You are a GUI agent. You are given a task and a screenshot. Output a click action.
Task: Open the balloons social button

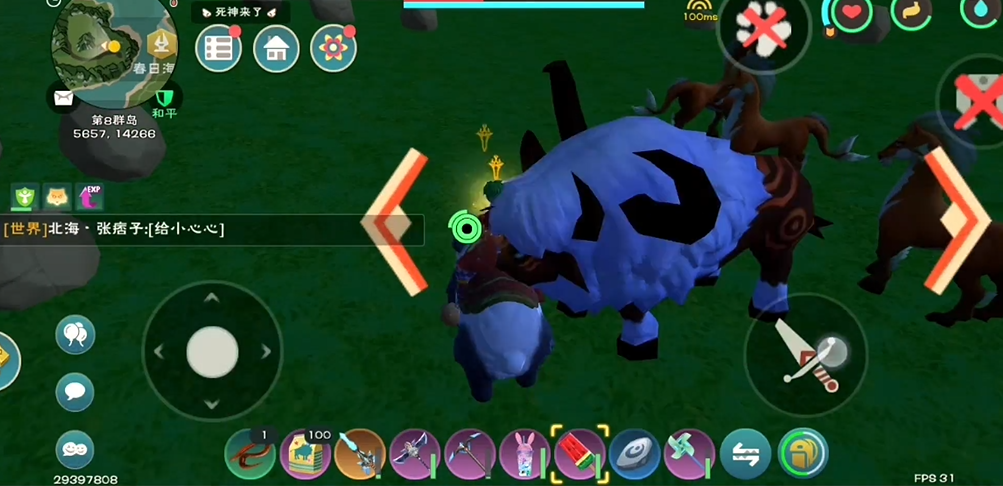pyautogui.click(x=75, y=335)
